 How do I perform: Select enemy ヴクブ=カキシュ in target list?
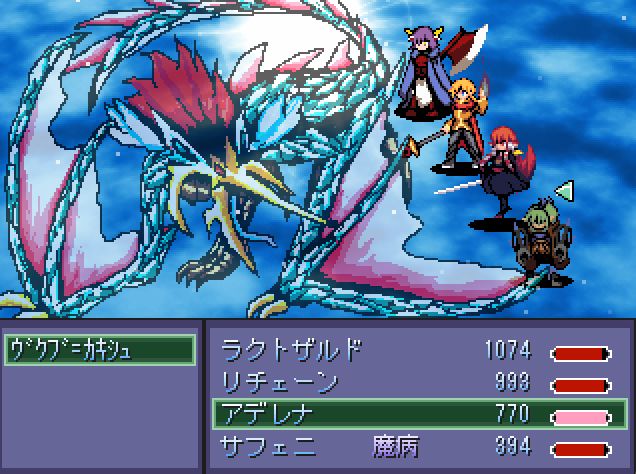(99, 350)
